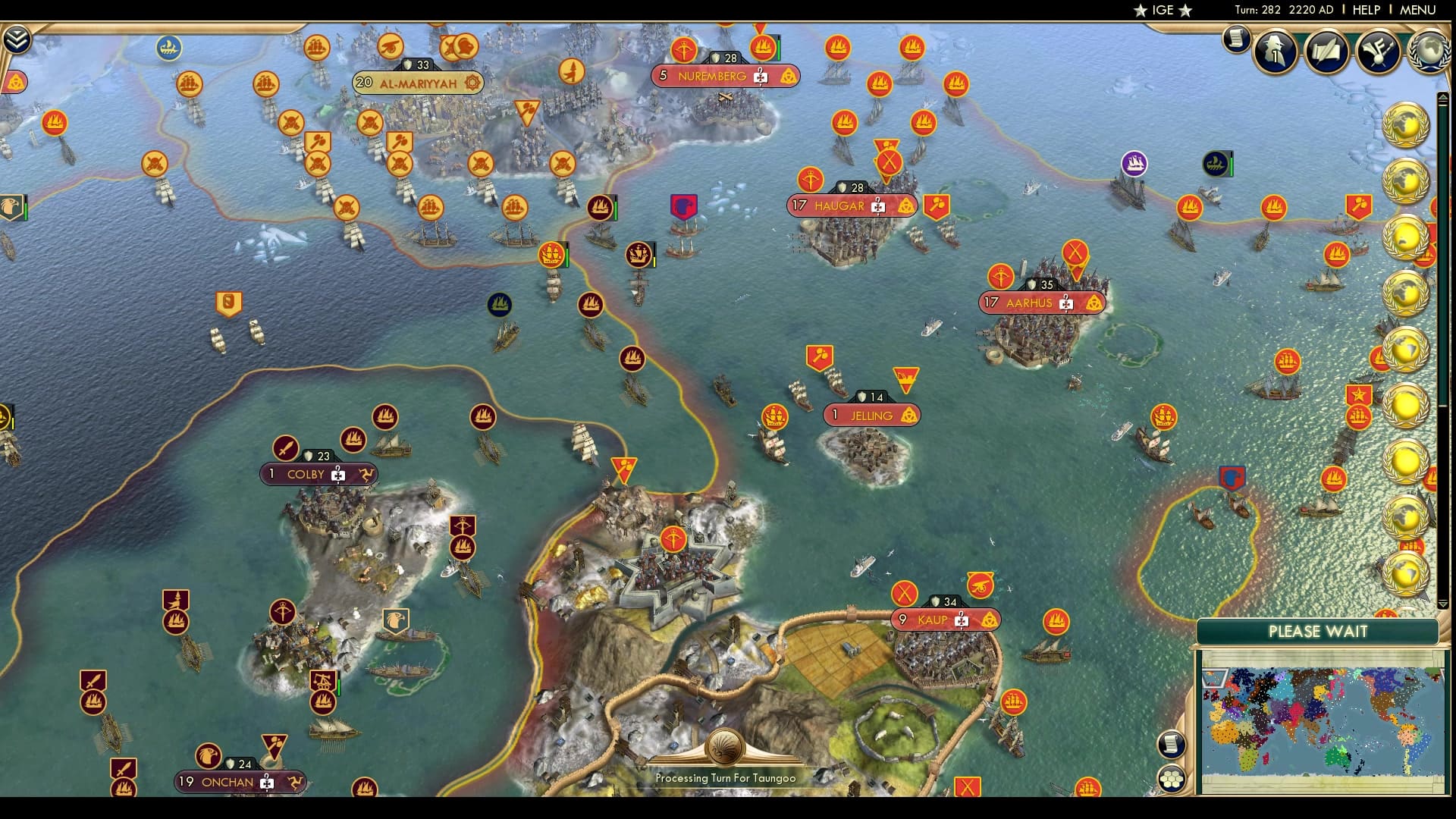Viewport: 1456px width, 819px height.
Task: Click the triskelion emblem on Onchan's banner
Action: (296, 782)
